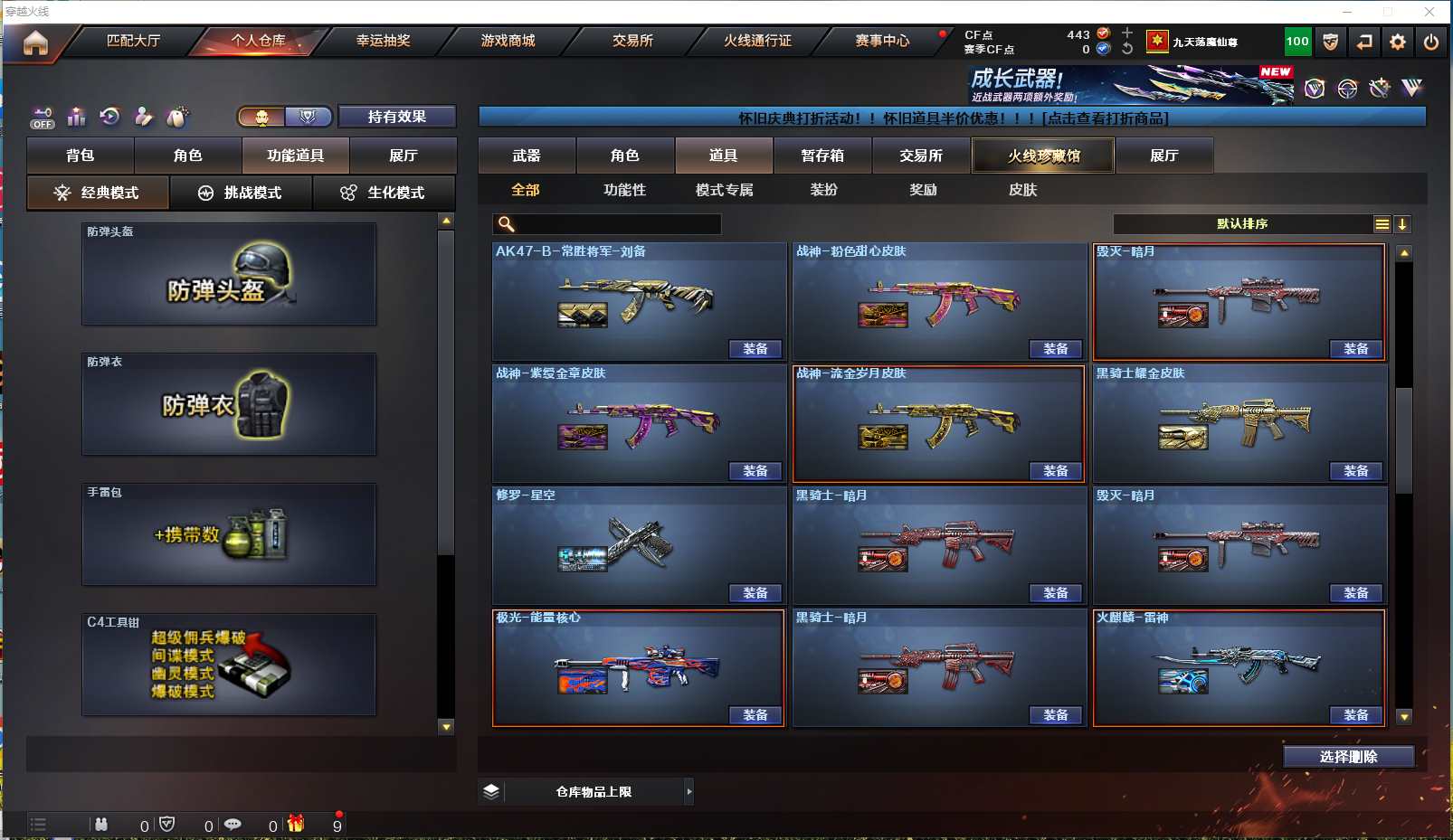
Task: Open the 默认排序 sort dropdown
Action: pos(1242,224)
